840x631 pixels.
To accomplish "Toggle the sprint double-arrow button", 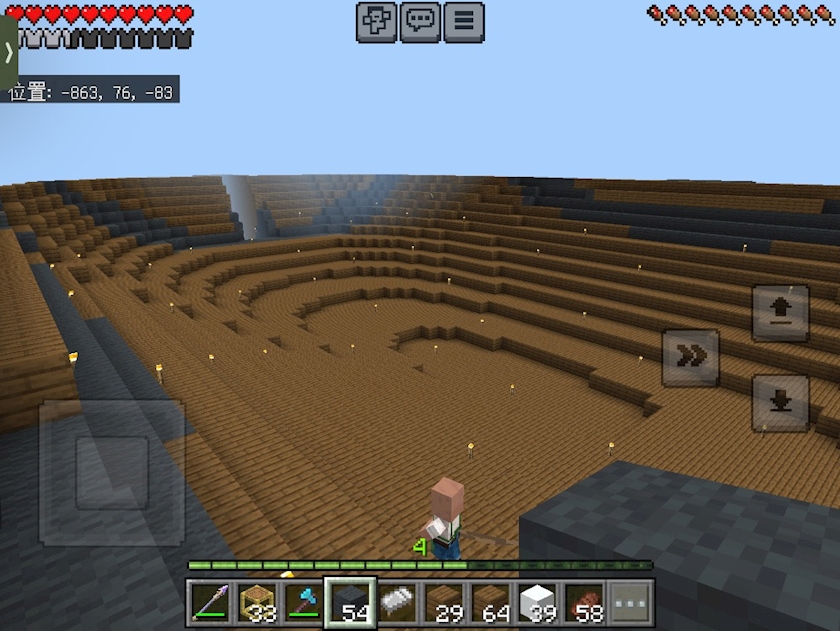I will click(690, 357).
